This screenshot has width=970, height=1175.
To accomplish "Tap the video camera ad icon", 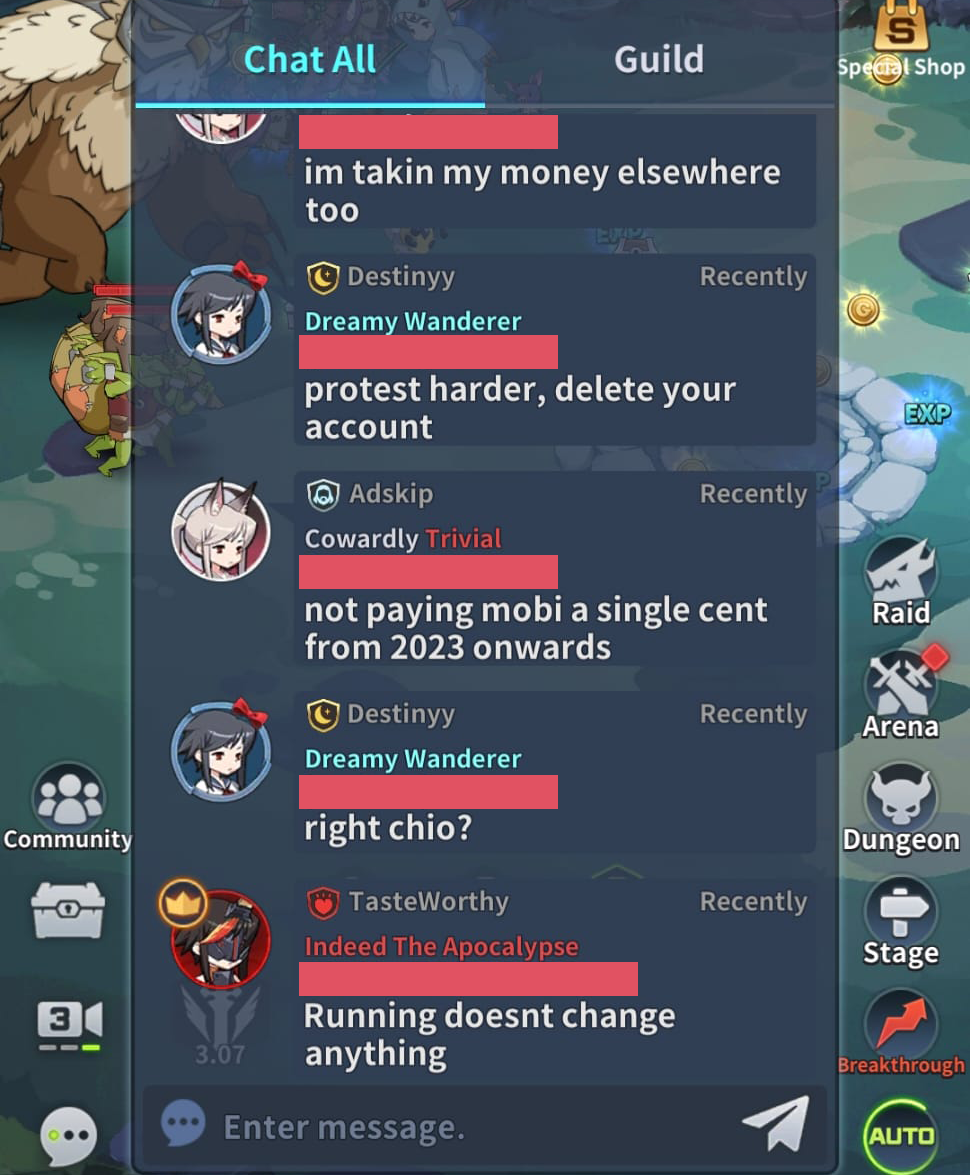I will point(68,1022).
